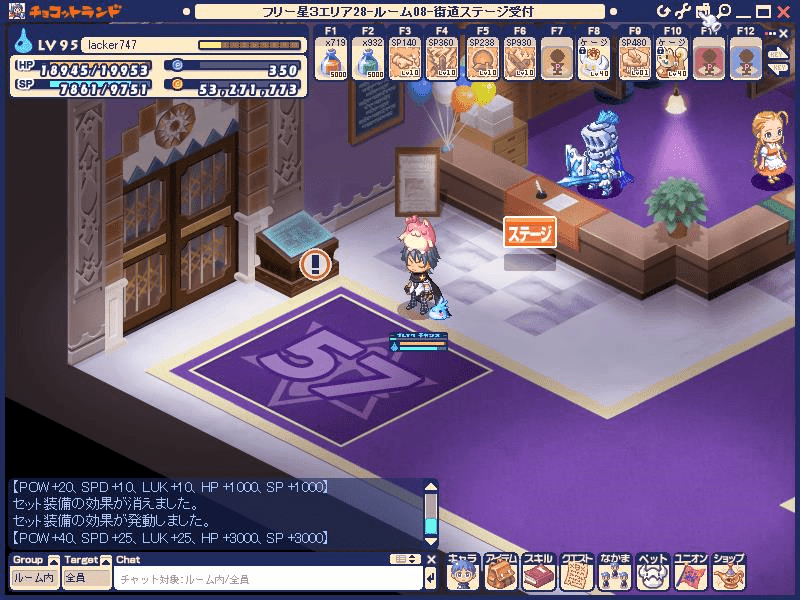Open the なかま friends menu
This screenshot has width=800, height=600.
(615, 572)
